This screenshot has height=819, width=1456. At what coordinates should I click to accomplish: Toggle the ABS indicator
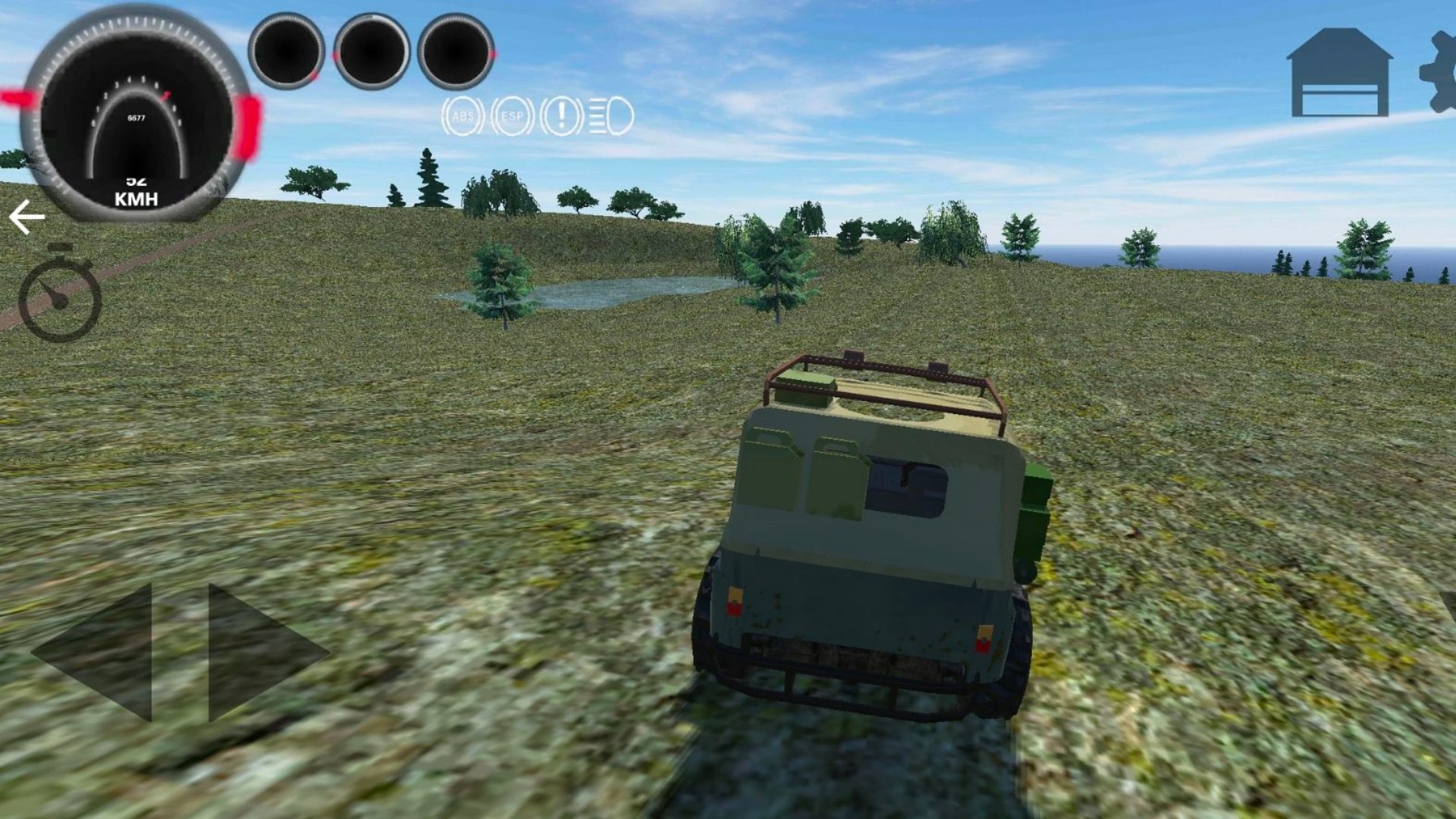point(463,117)
